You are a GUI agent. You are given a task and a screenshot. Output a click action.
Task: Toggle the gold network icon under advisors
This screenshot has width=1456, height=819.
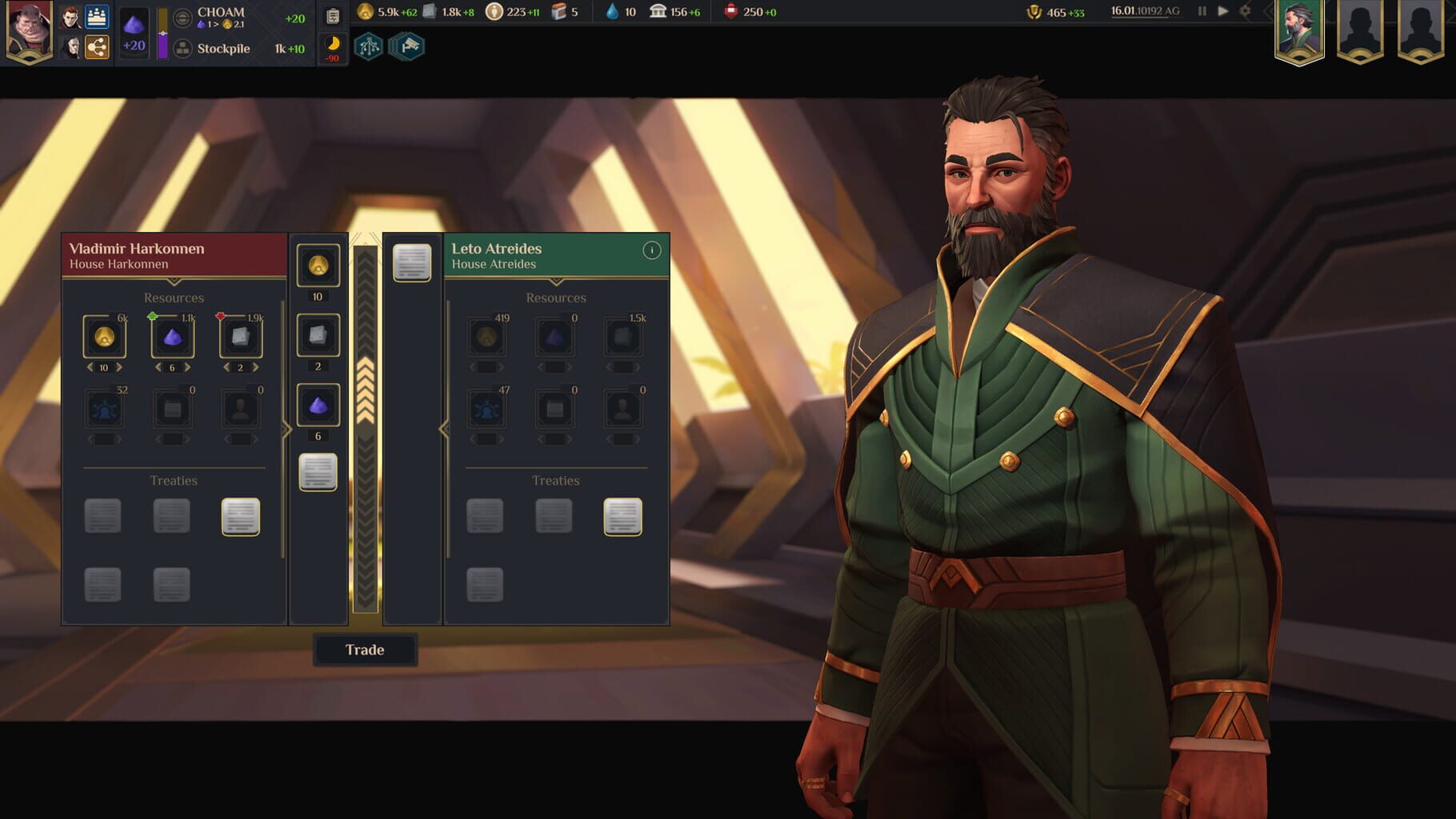[x=98, y=46]
